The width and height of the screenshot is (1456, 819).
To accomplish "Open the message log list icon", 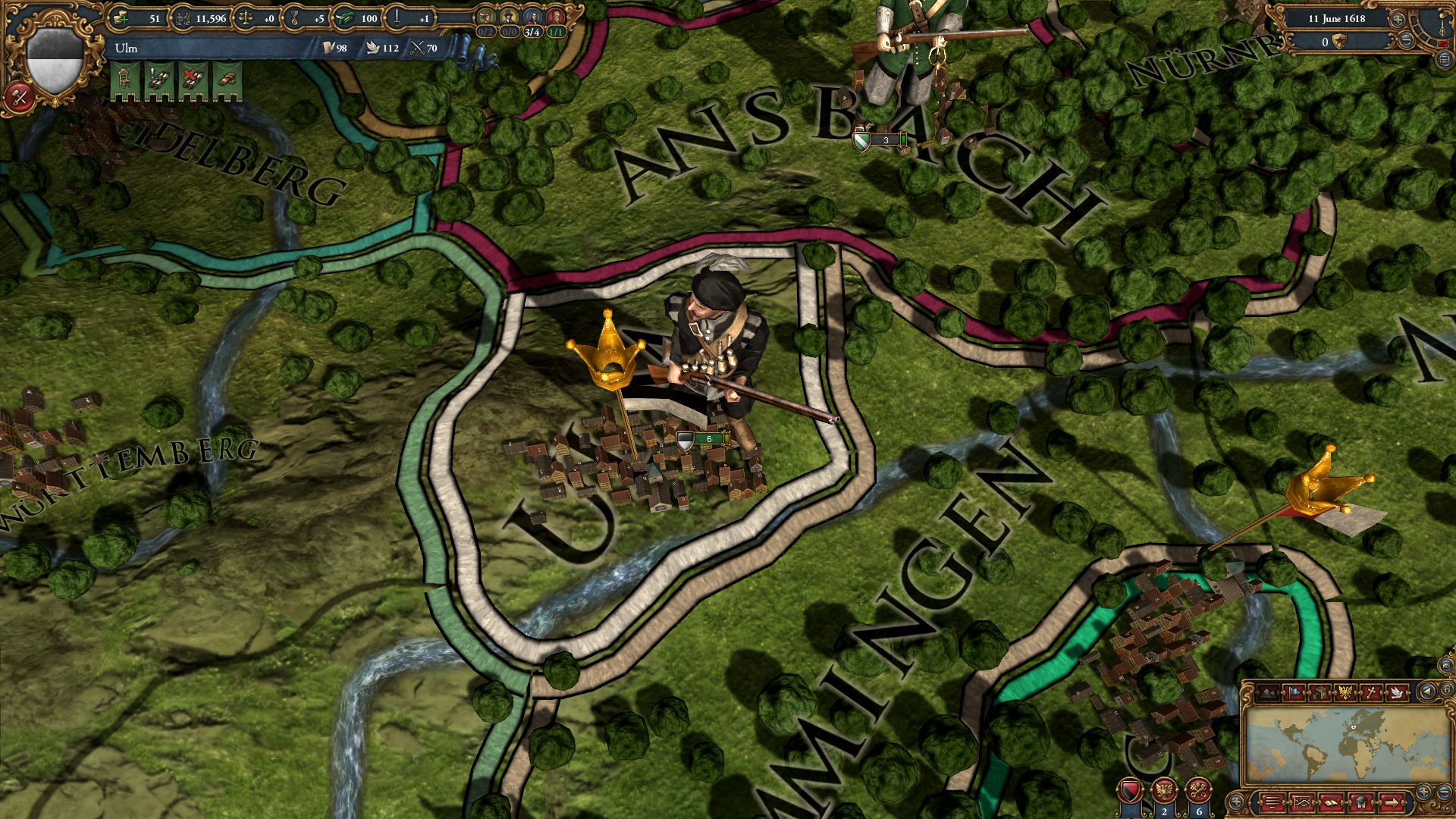I will coord(1272,802).
